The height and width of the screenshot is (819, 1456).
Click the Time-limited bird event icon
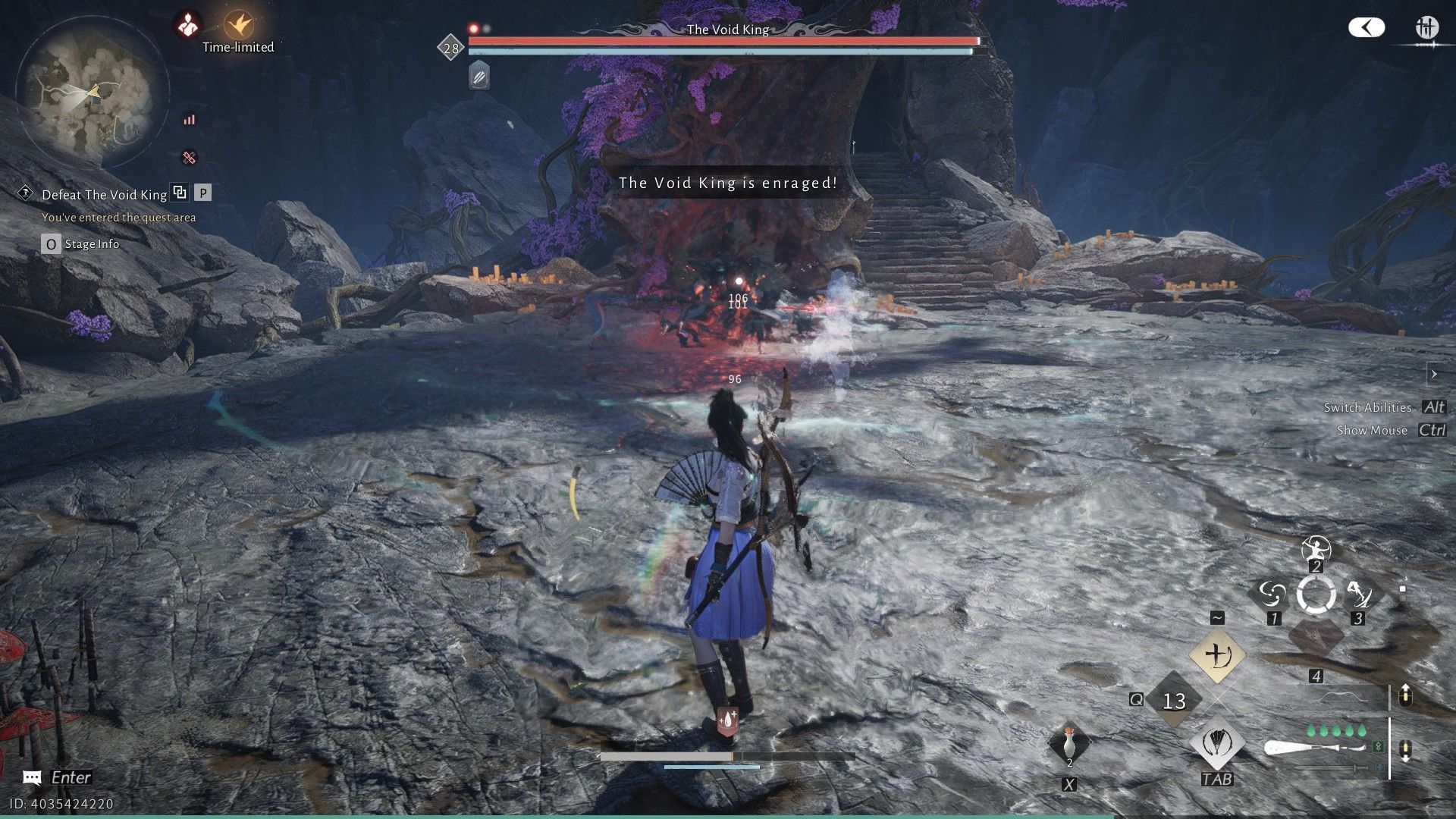pos(239,26)
